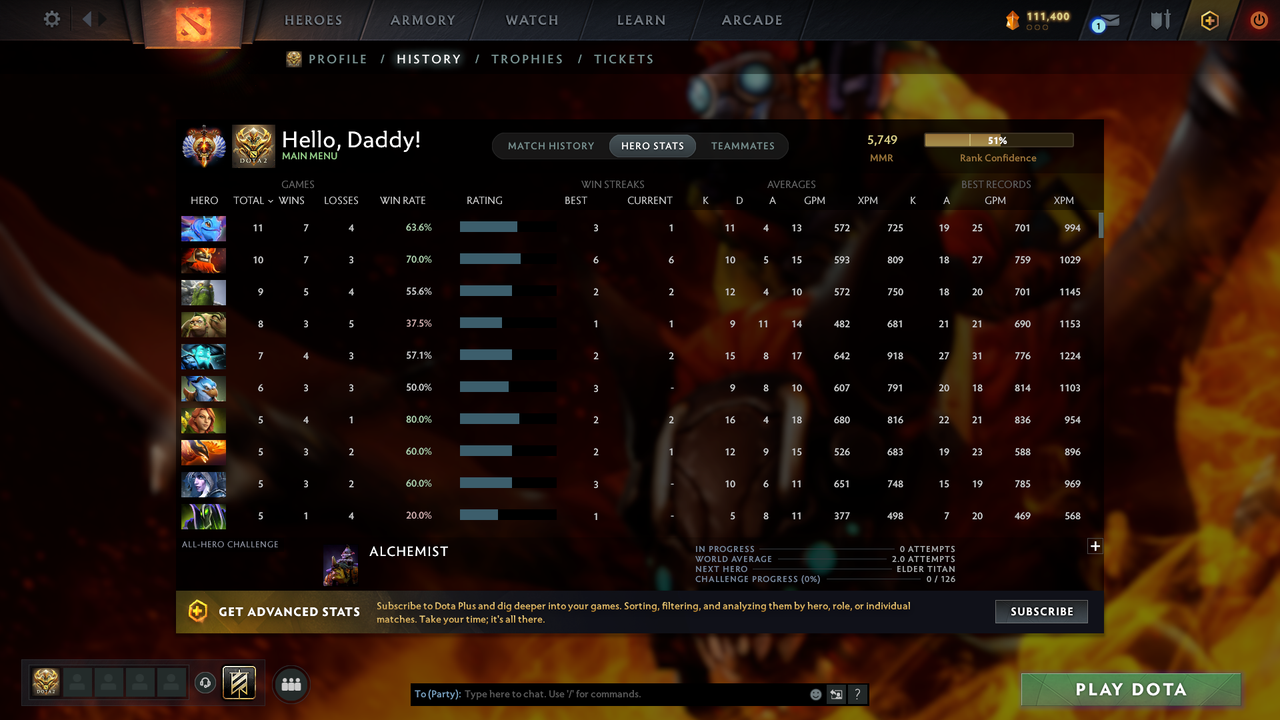The width and height of the screenshot is (1280, 720).
Task: Open the Settings gear
Action: click(52, 18)
